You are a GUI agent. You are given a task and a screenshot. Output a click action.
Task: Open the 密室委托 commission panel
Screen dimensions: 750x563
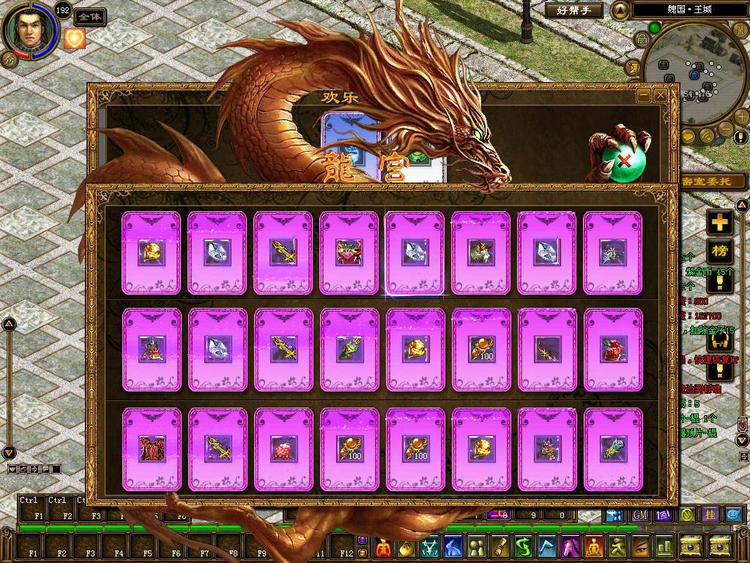click(x=712, y=180)
